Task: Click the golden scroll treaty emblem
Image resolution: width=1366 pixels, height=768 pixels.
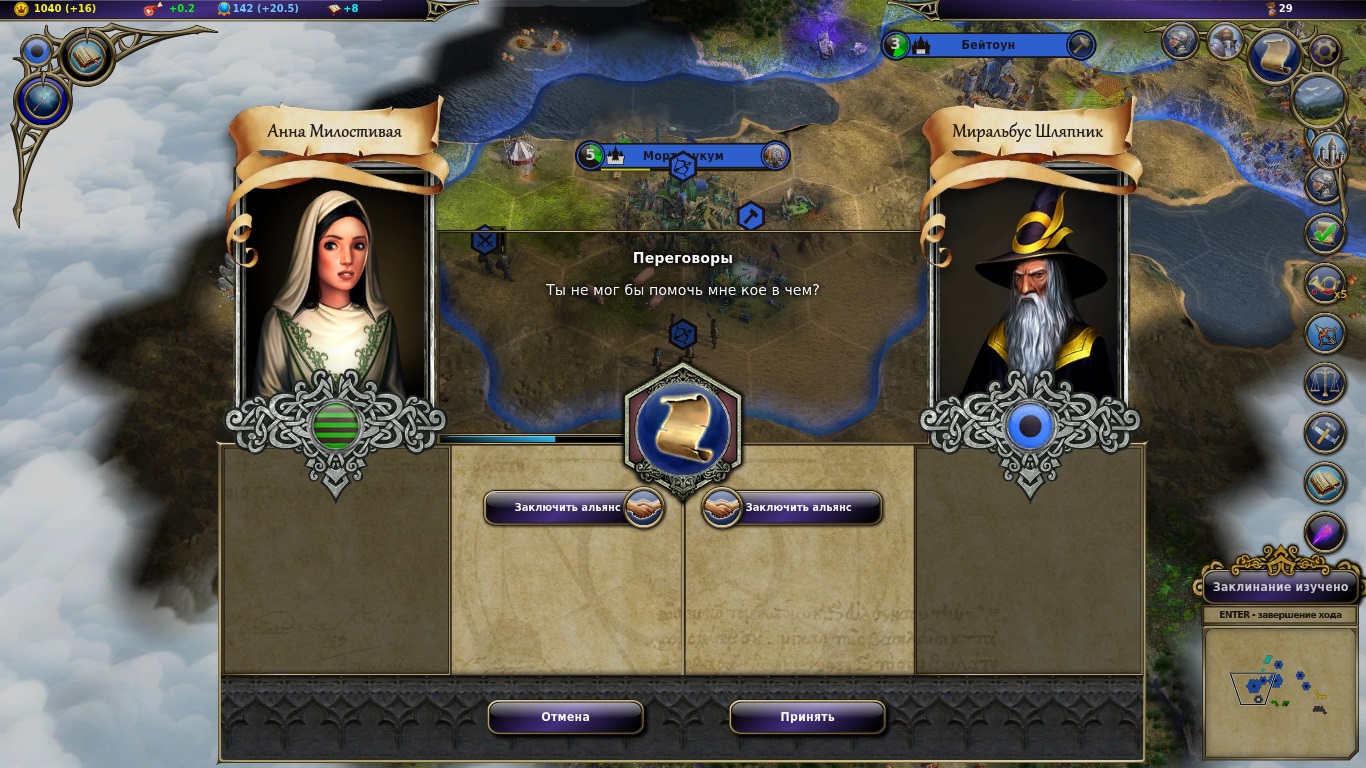Action: (683, 429)
